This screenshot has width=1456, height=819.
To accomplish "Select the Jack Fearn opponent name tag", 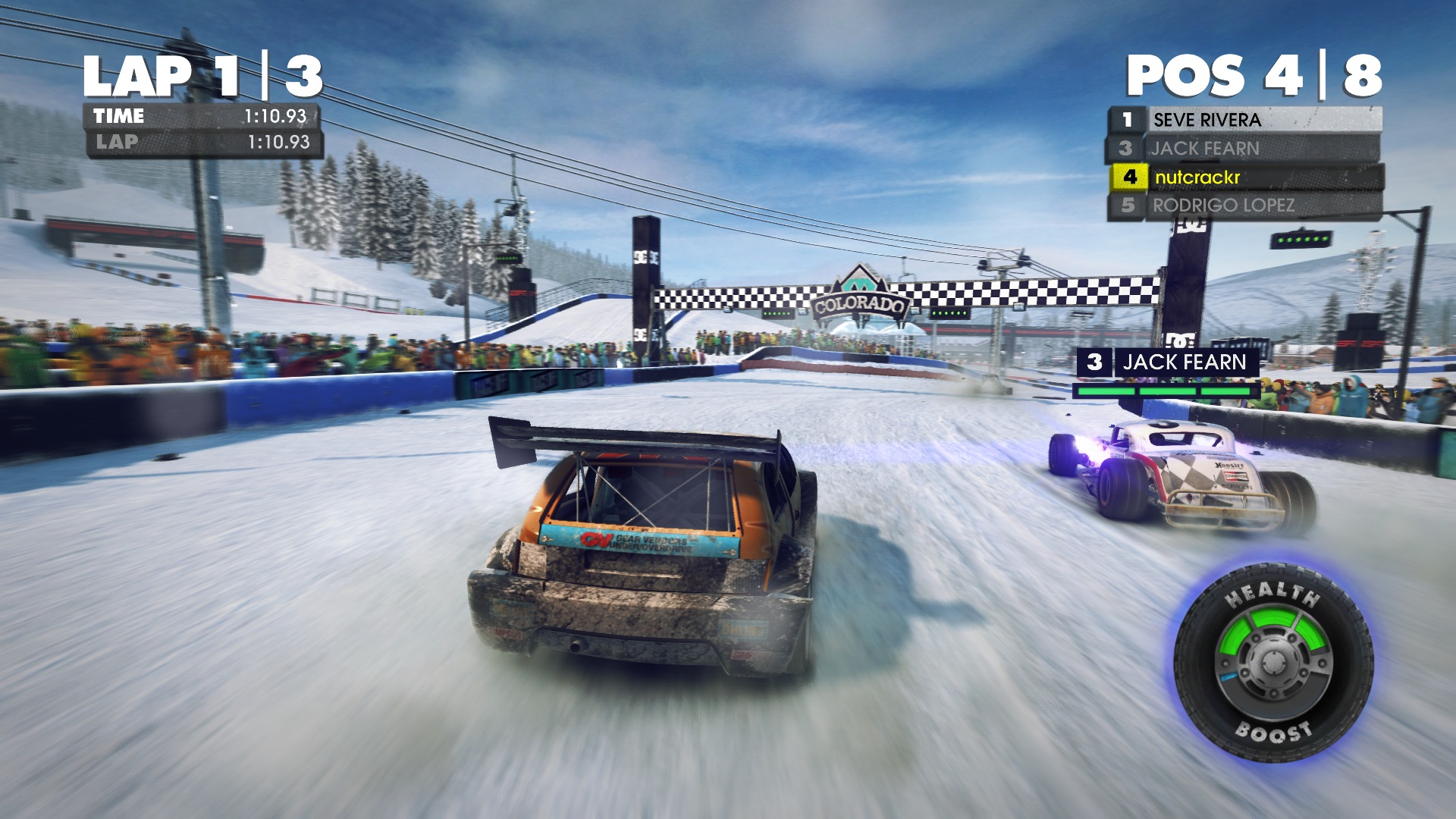I will pos(1168,362).
